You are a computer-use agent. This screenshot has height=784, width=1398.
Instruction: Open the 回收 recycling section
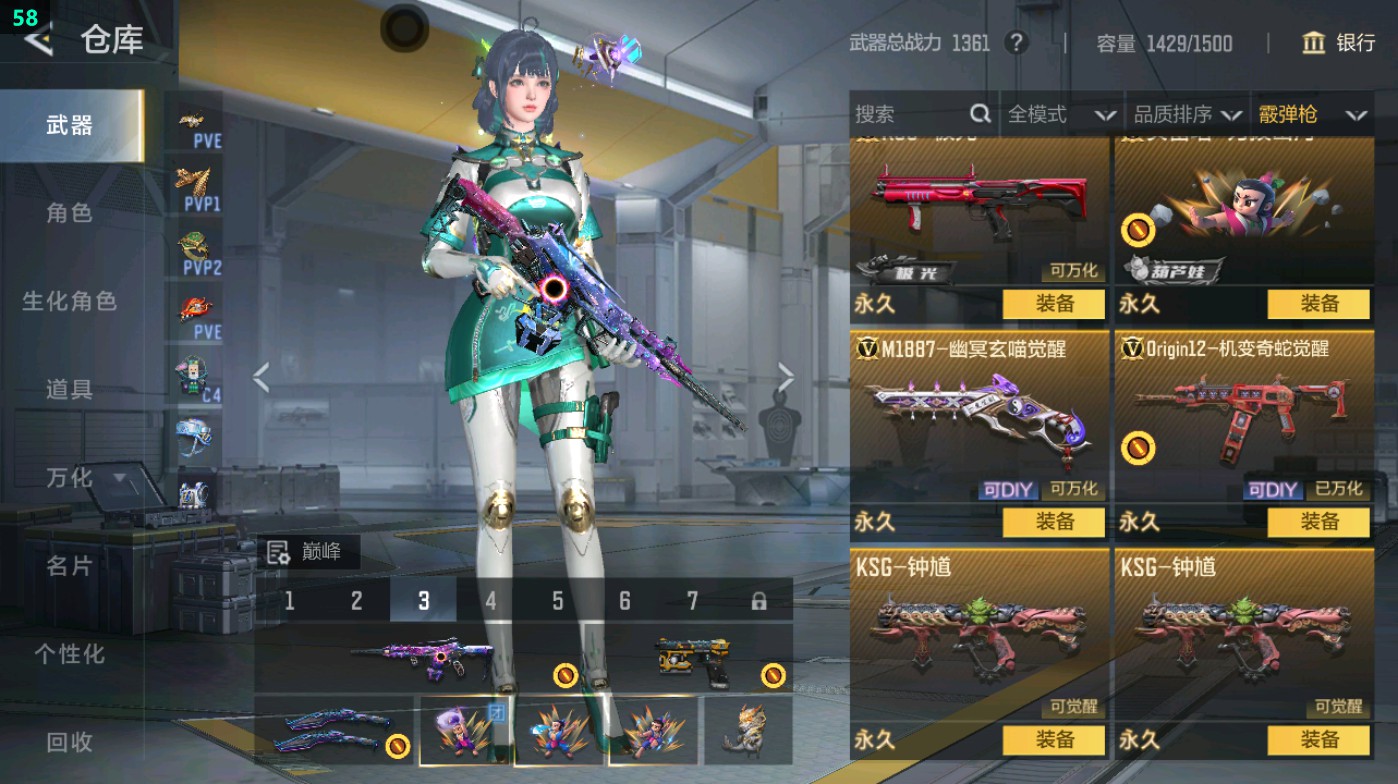coord(69,742)
